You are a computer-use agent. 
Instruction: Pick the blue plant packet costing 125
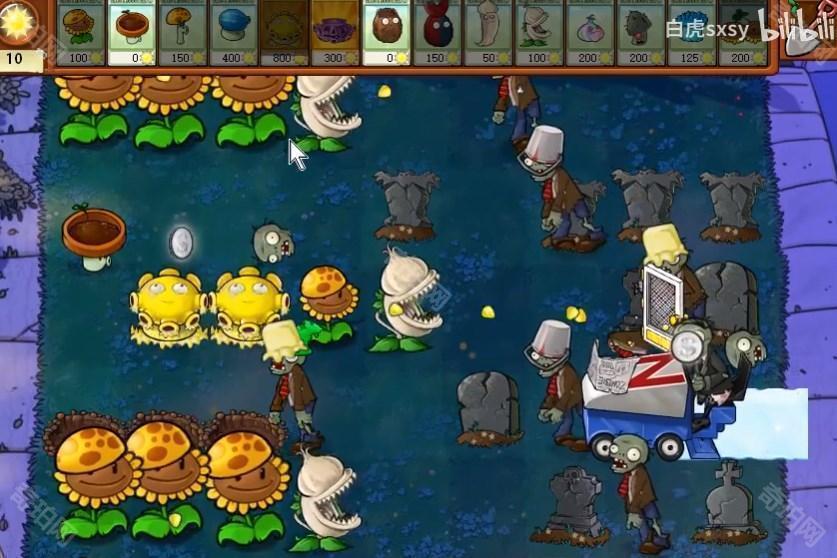pos(692,32)
